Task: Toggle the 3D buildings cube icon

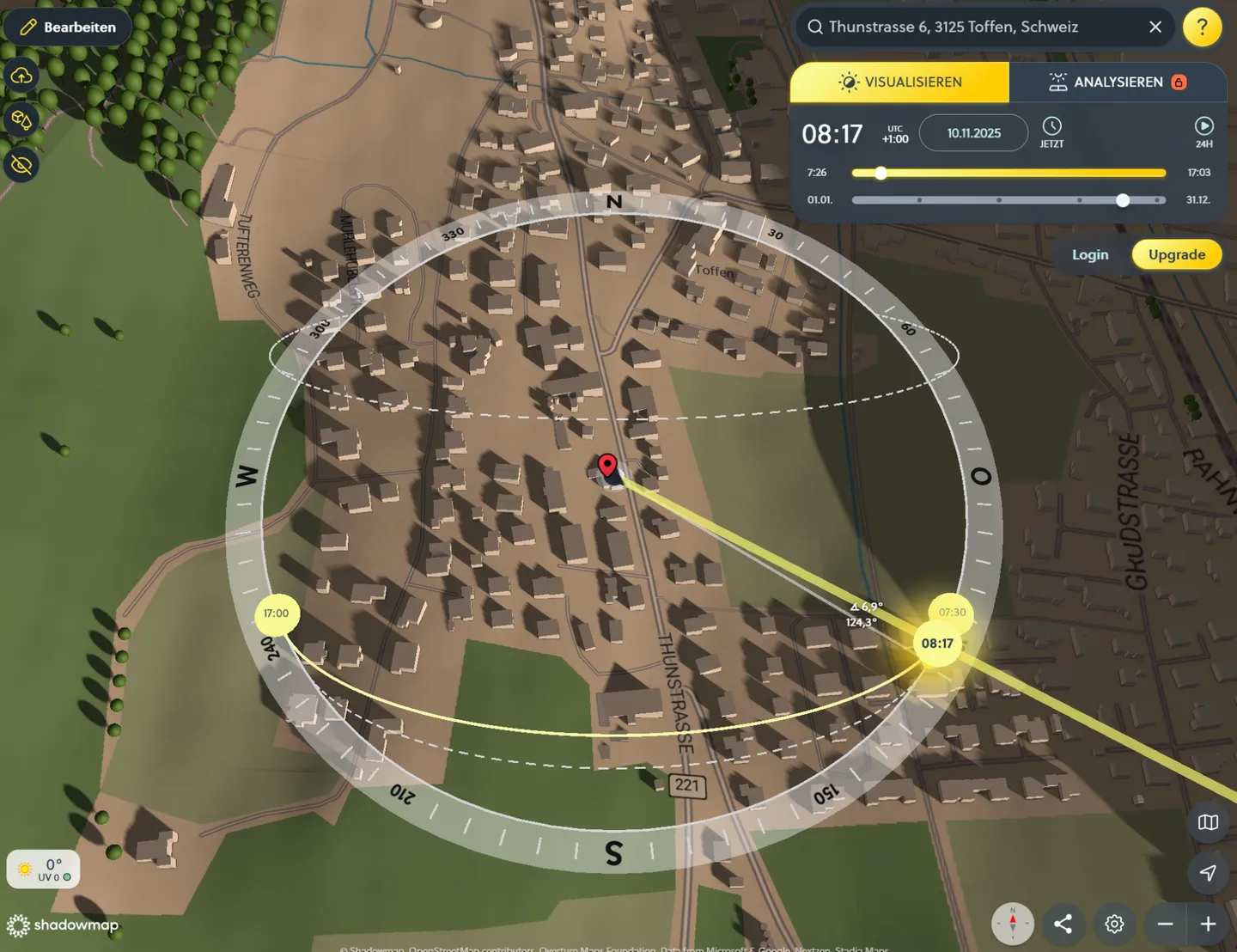Action: pyautogui.click(x=21, y=119)
